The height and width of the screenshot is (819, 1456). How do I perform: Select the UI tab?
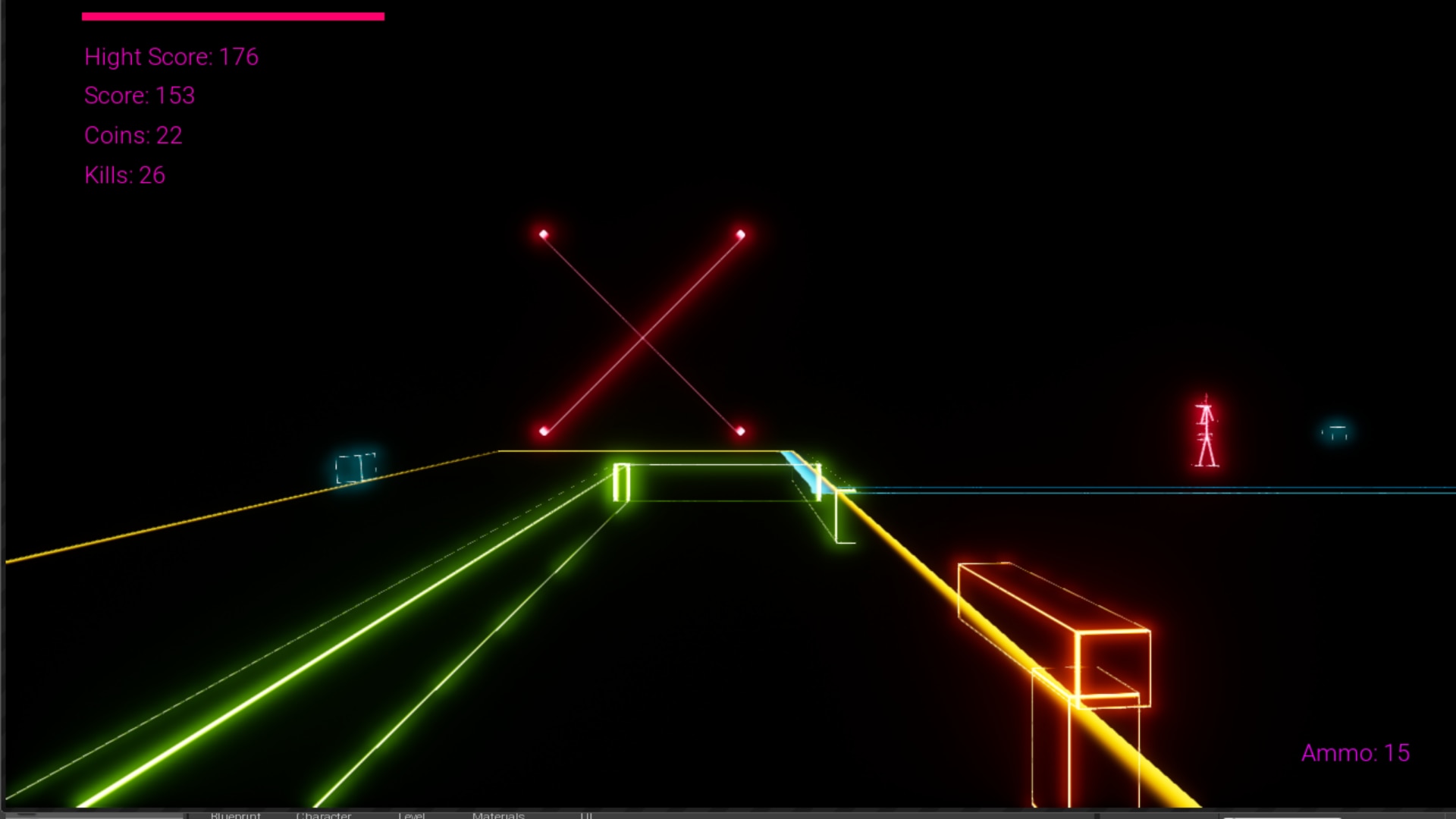tap(586, 815)
